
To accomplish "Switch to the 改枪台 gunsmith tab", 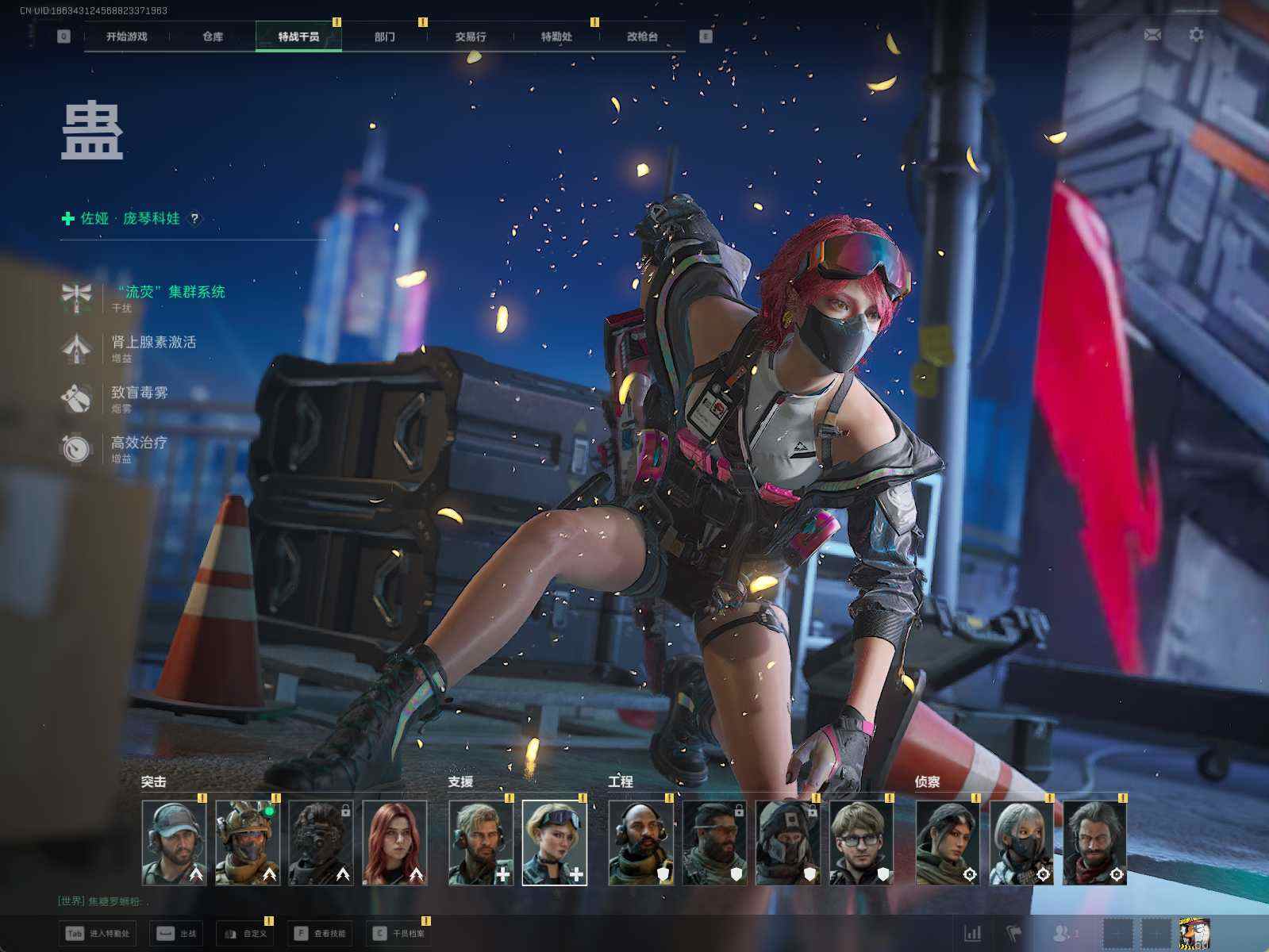I will click(642, 36).
